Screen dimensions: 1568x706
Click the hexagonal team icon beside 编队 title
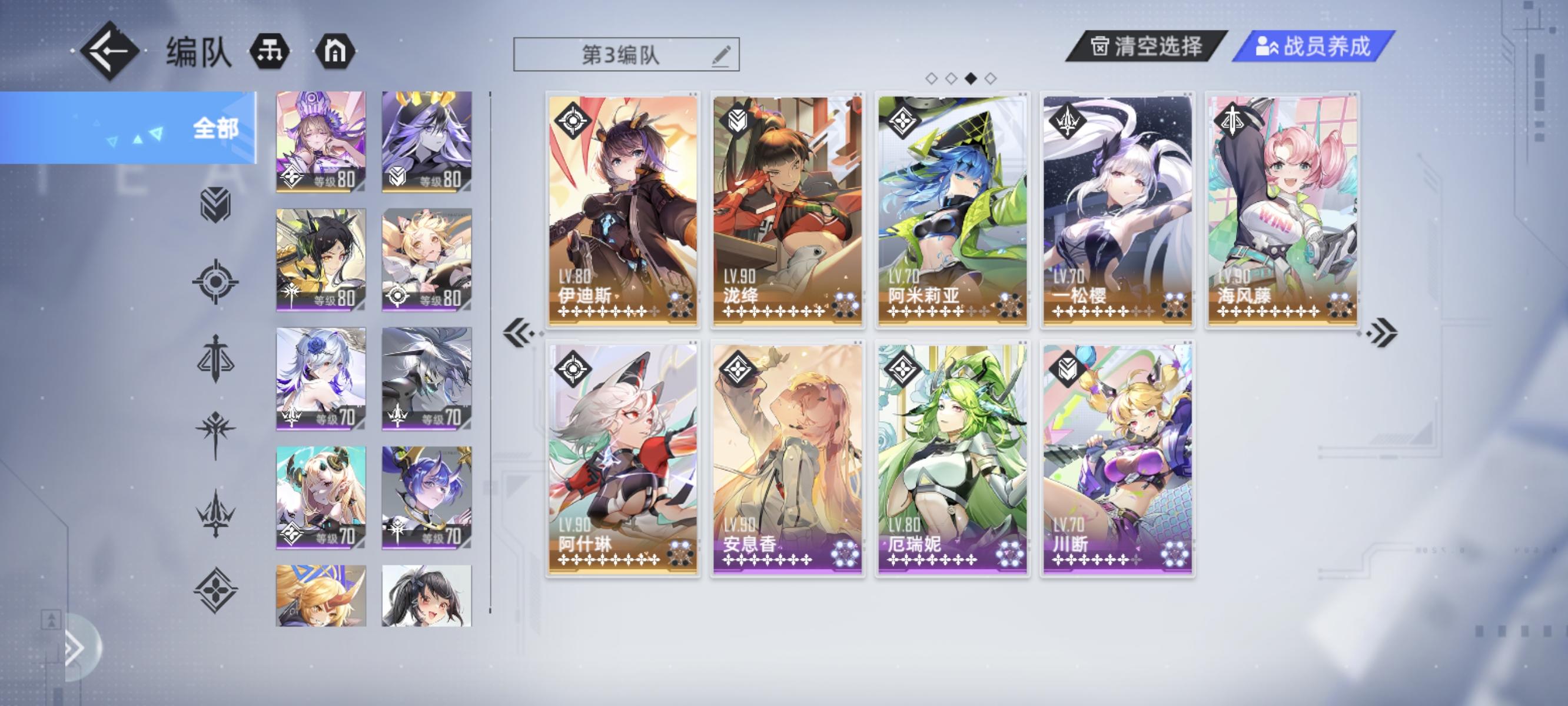tap(270, 52)
